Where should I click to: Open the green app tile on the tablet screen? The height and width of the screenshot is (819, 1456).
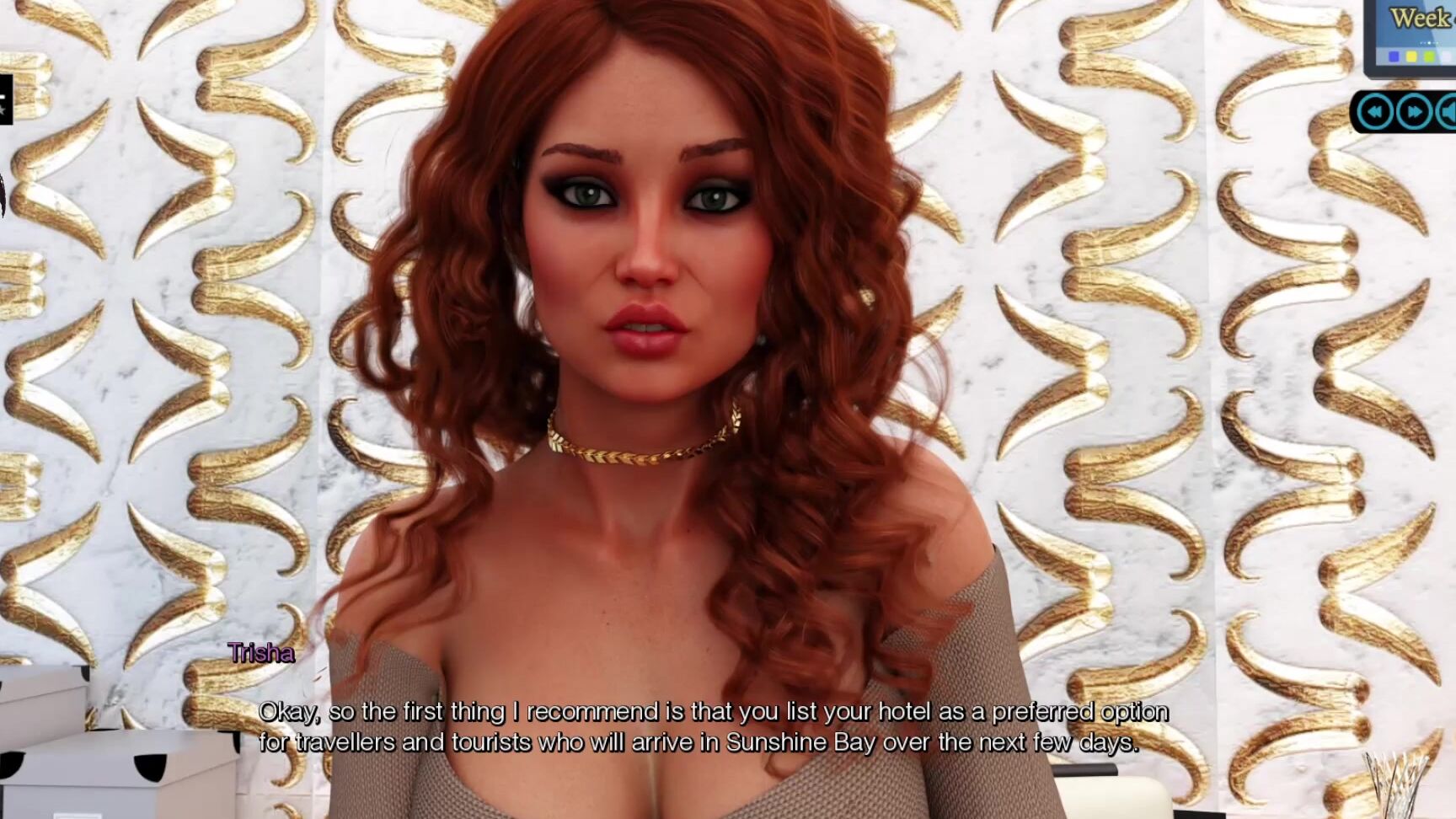(1429, 56)
